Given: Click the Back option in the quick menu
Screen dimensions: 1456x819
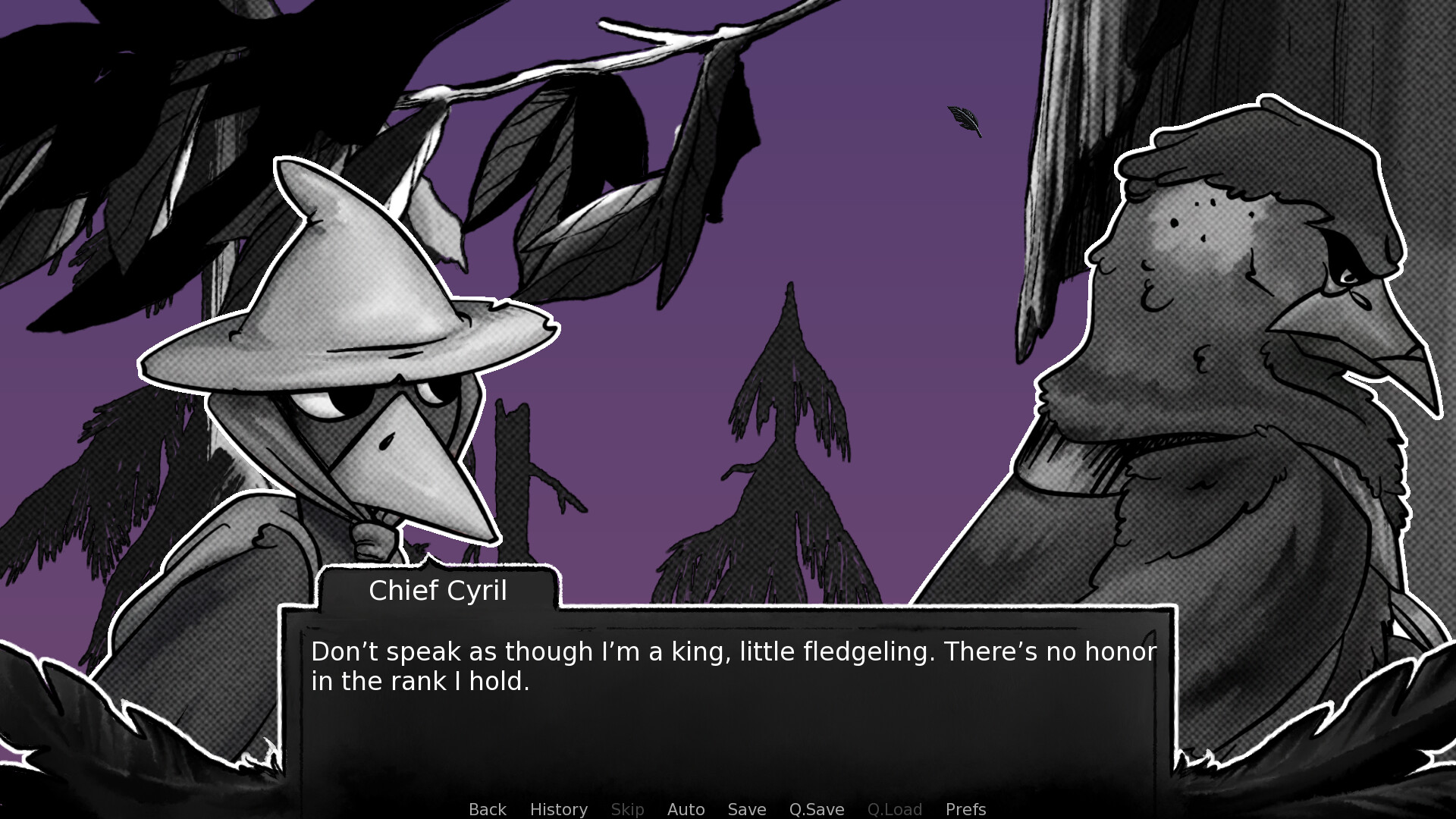Looking at the screenshot, I should pos(487,809).
